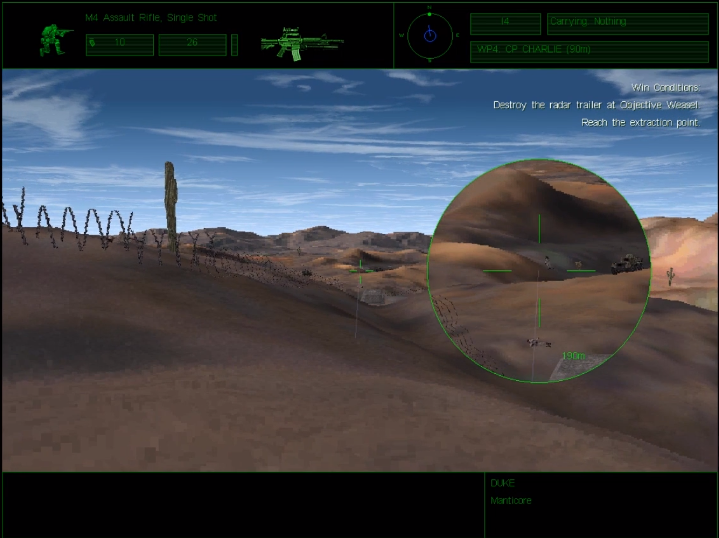Select the WP4 CP Charlie waypoint box
719x538 pixels.
point(588,51)
